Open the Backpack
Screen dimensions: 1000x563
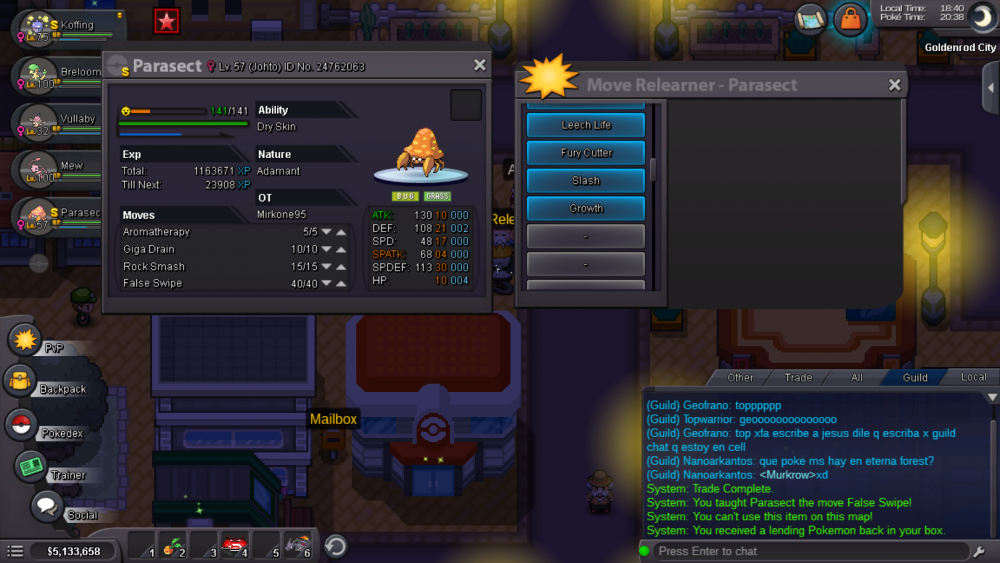click(22, 381)
